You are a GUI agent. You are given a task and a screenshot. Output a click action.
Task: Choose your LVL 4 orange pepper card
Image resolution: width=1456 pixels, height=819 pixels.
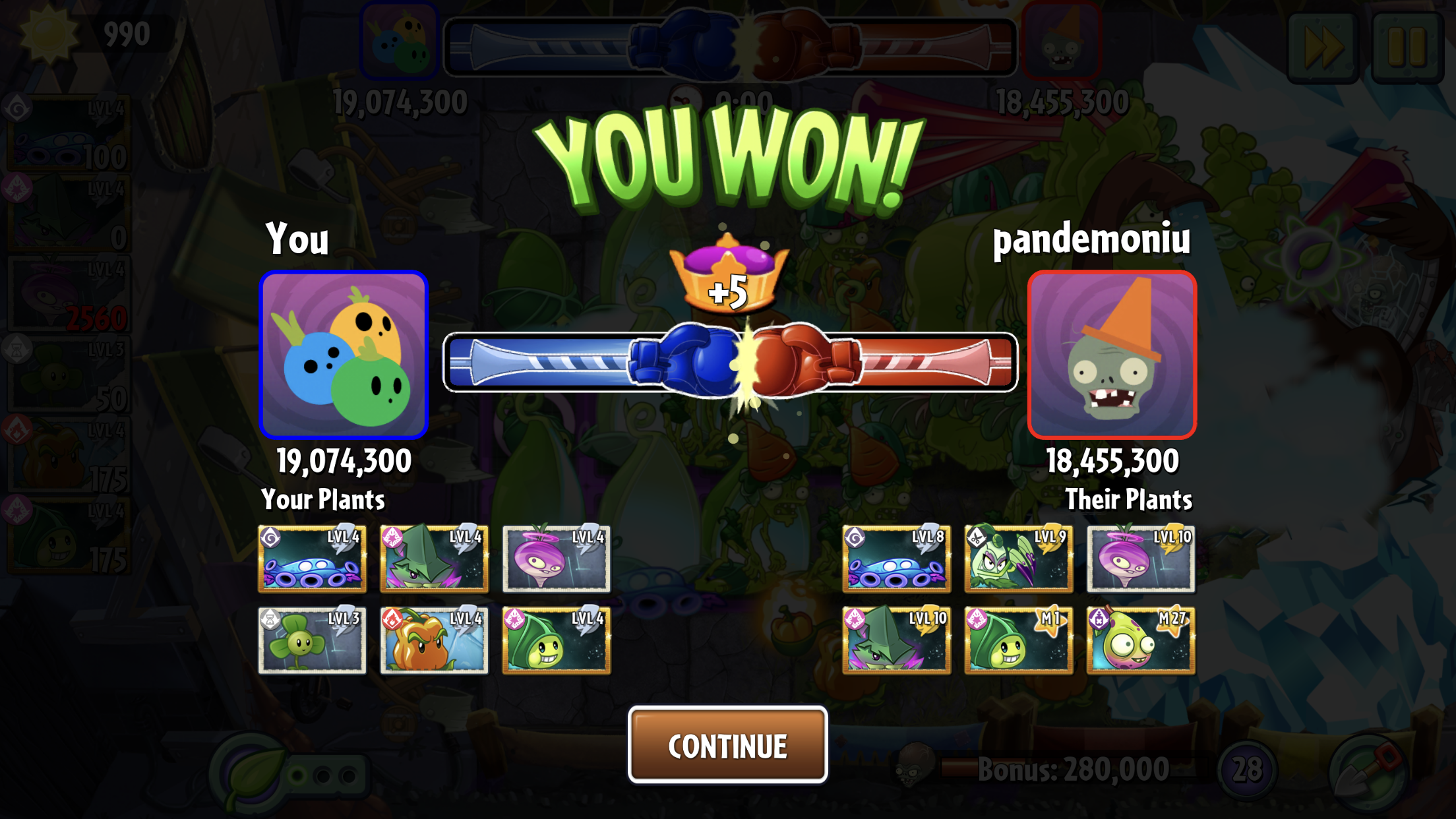pos(434,640)
